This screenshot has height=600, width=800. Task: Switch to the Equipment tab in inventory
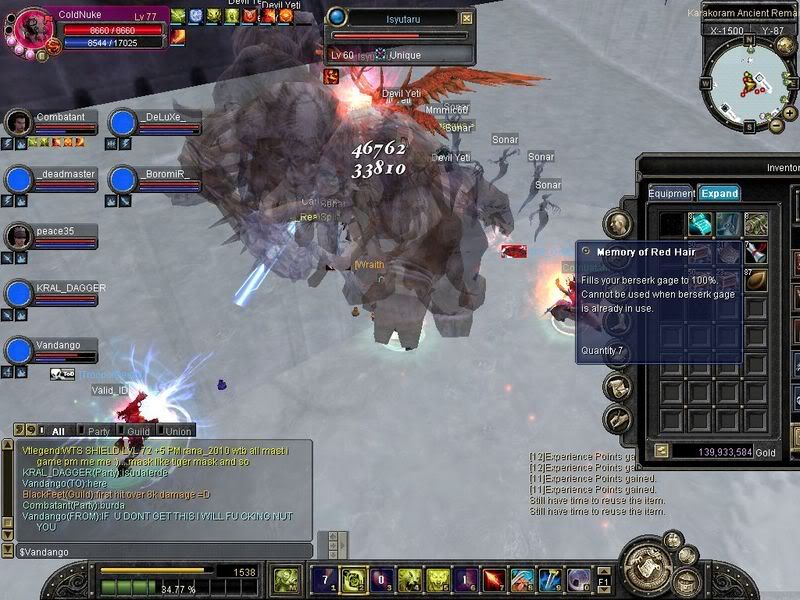671,193
